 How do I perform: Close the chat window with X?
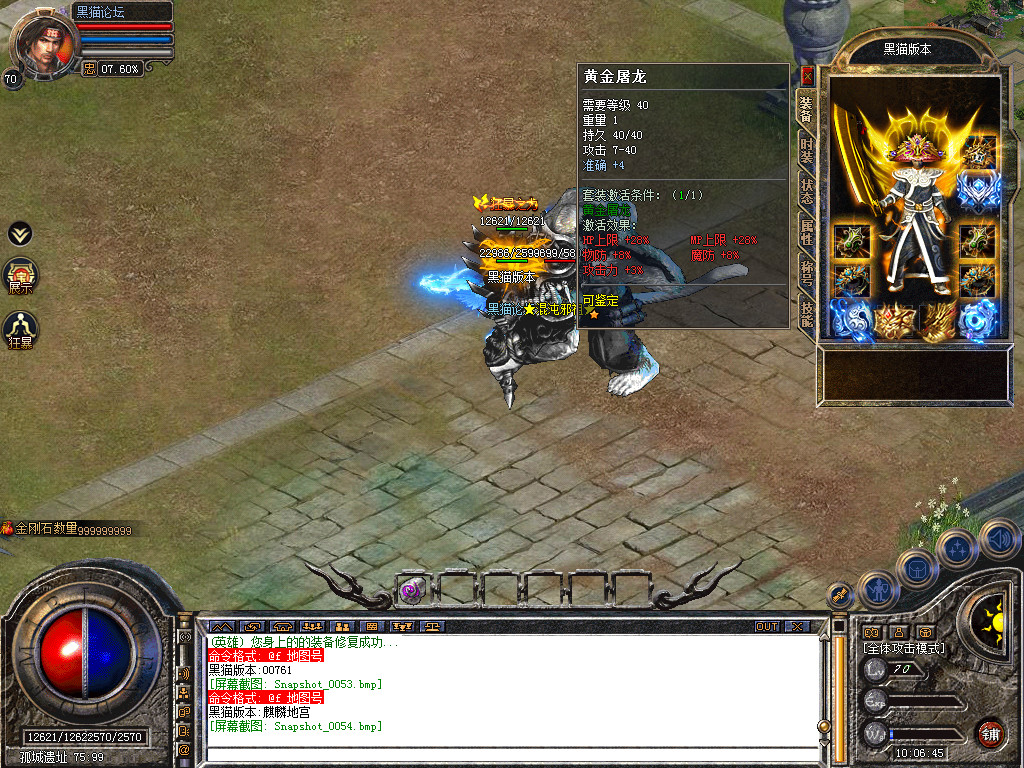coord(796,627)
